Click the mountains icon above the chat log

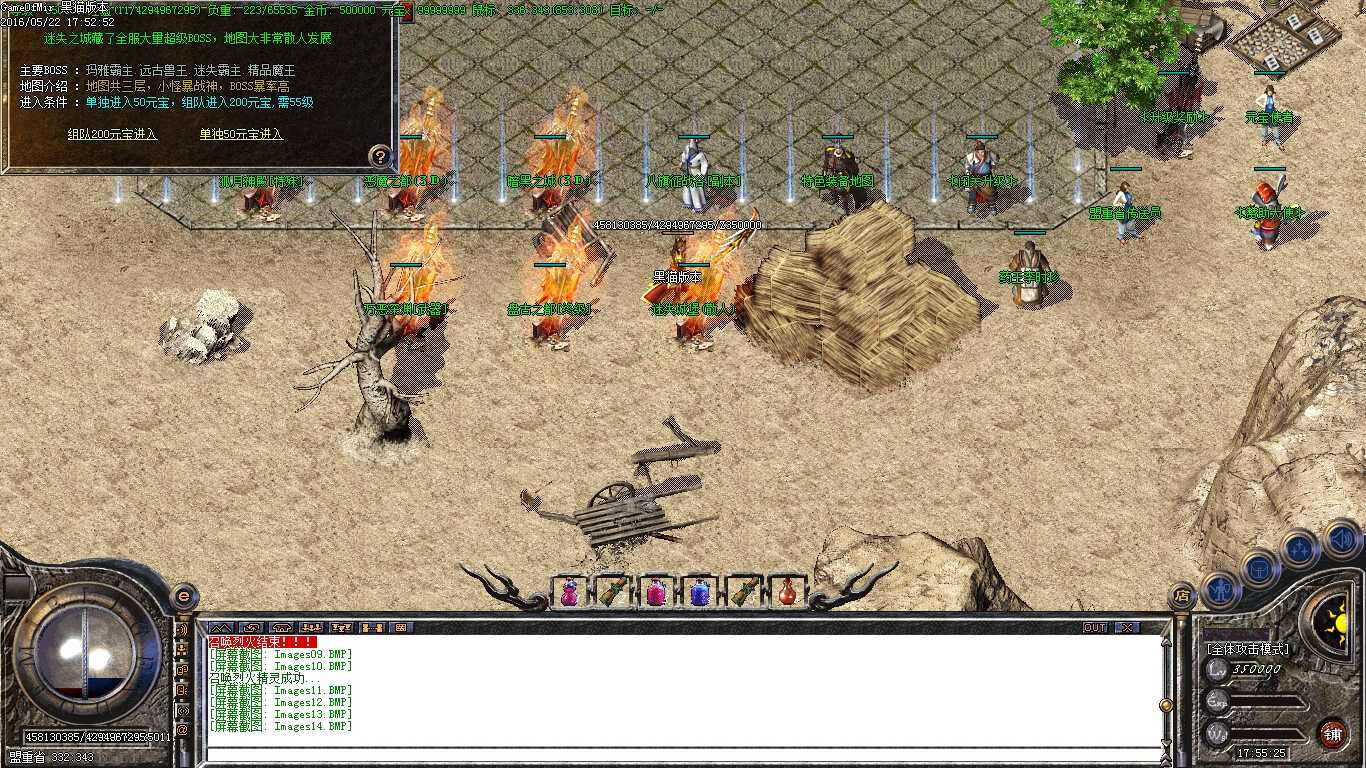pyautogui.click(x=222, y=628)
